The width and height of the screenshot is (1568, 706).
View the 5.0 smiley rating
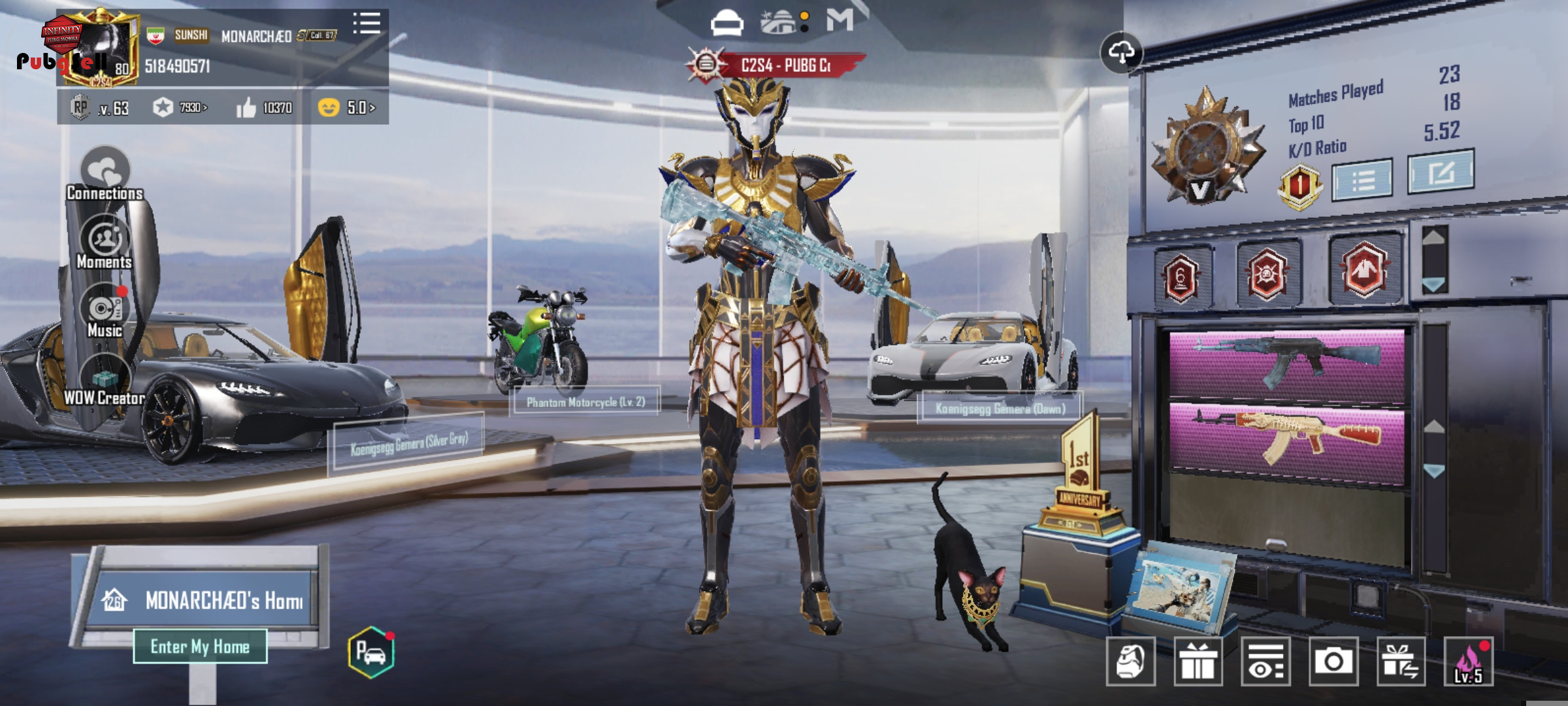pyautogui.click(x=346, y=108)
